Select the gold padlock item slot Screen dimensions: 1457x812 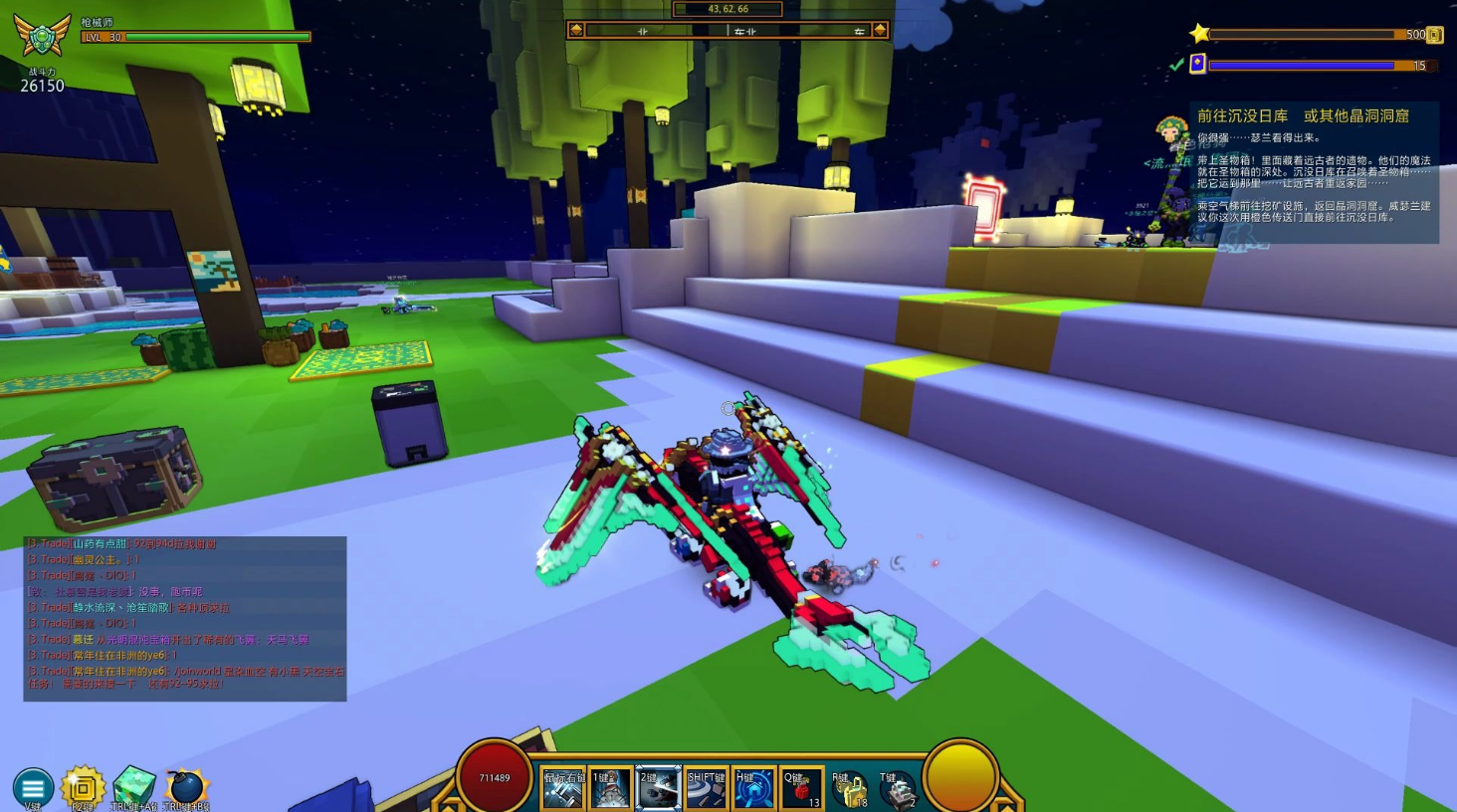pos(849,790)
